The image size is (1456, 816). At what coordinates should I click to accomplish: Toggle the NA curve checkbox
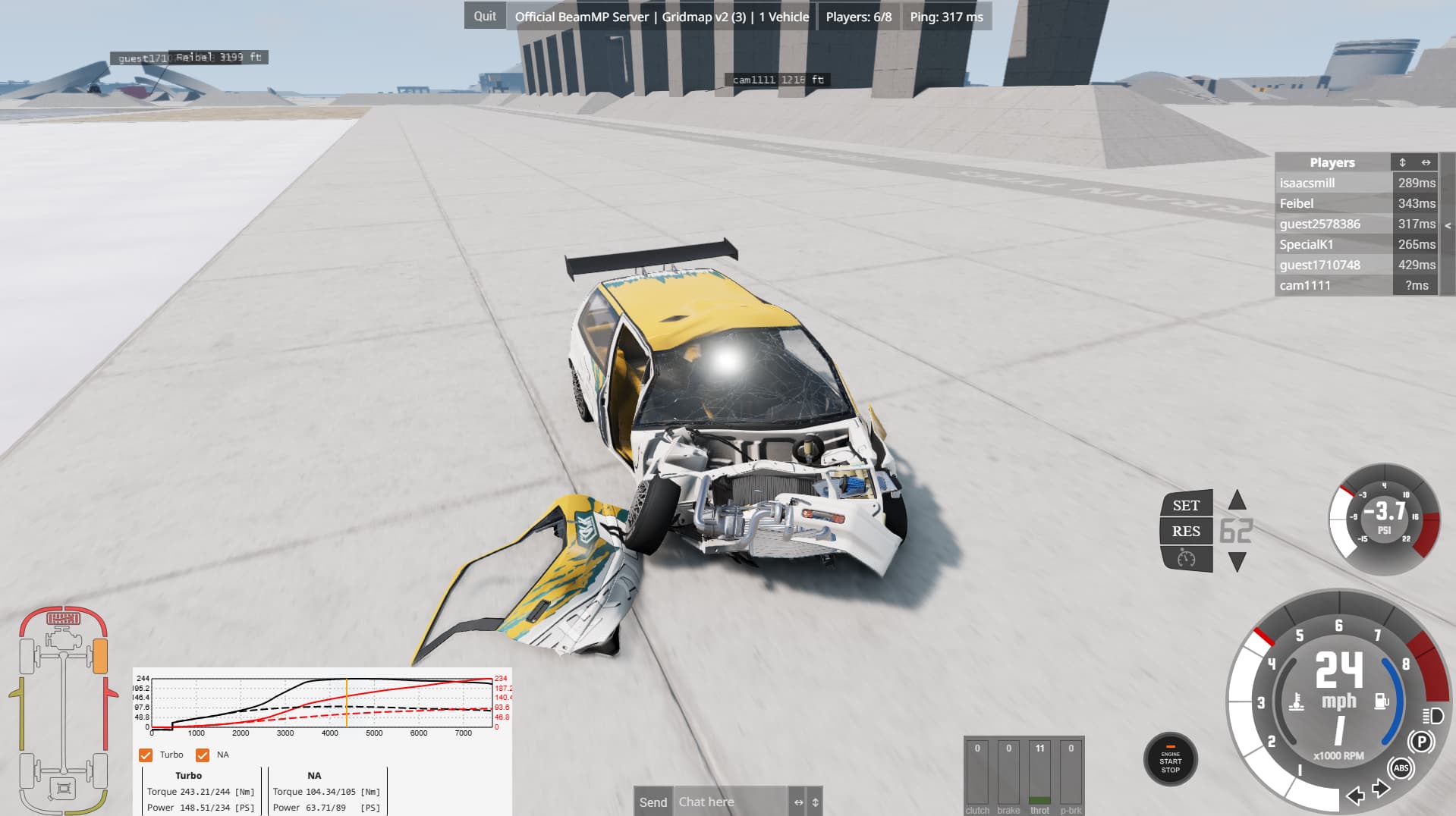203,755
